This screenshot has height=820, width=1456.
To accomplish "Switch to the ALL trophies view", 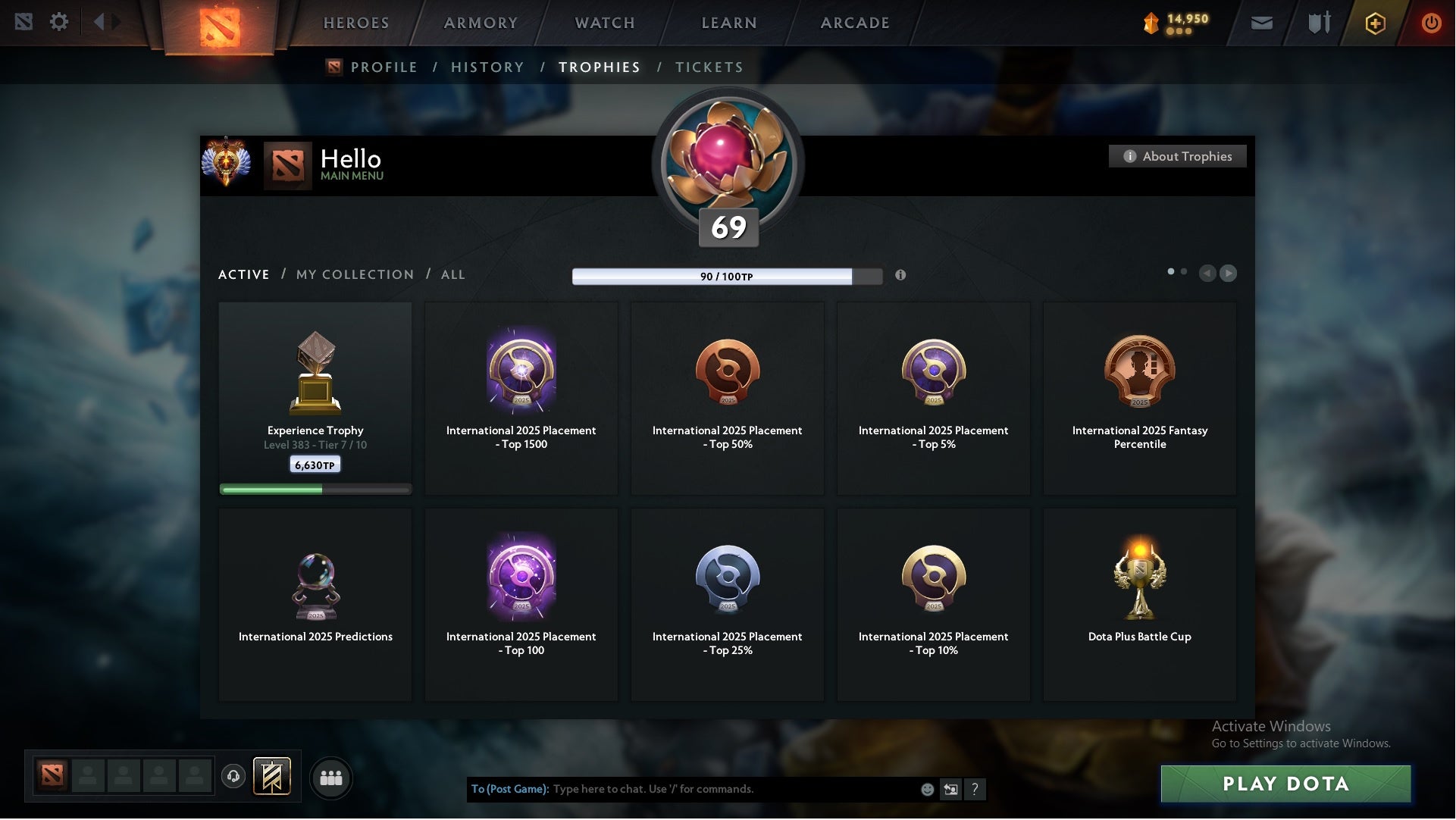I will (452, 274).
